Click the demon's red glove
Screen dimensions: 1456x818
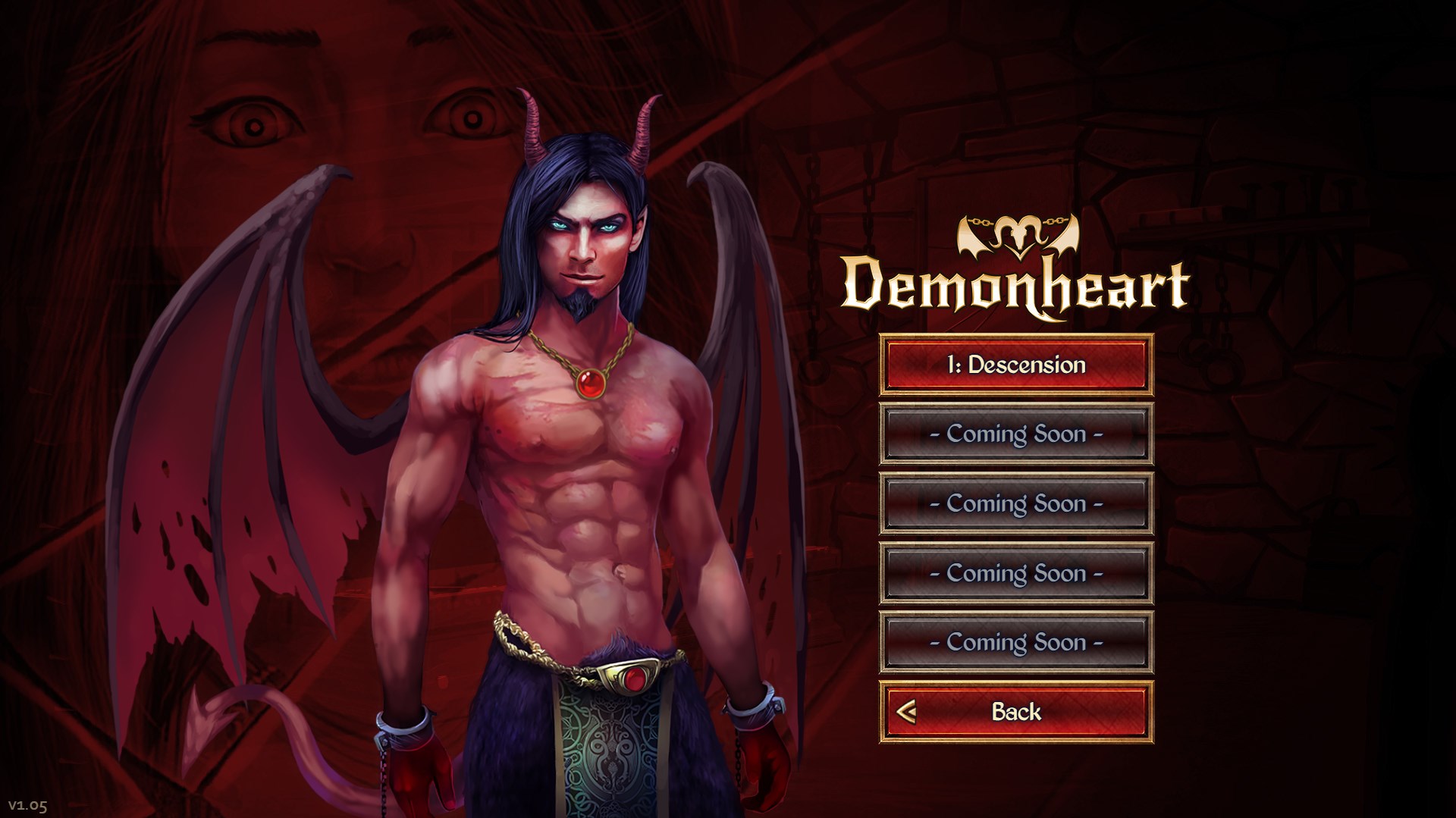[x=417, y=766]
